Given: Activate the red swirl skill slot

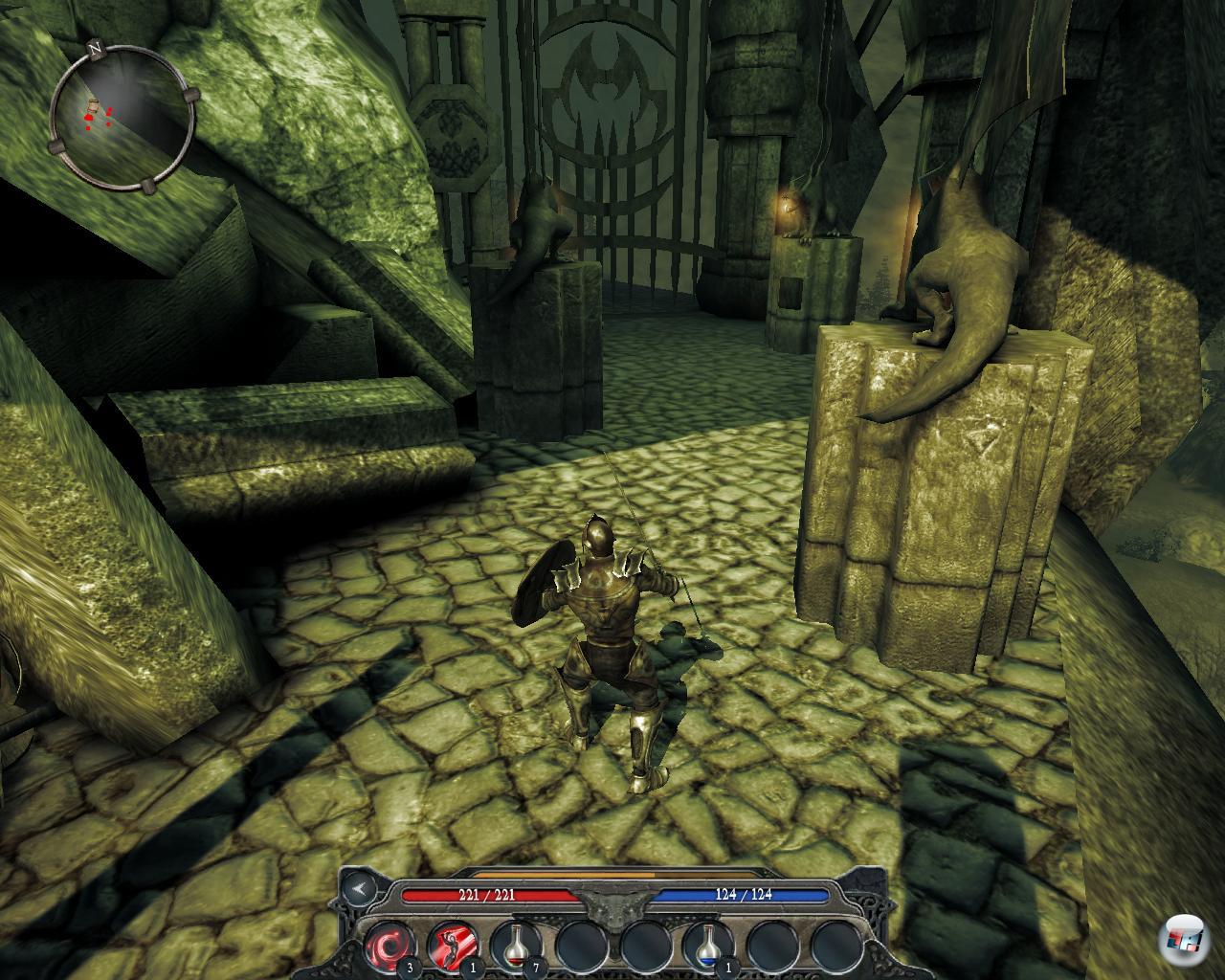Looking at the screenshot, I should pyautogui.click(x=390, y=946).
